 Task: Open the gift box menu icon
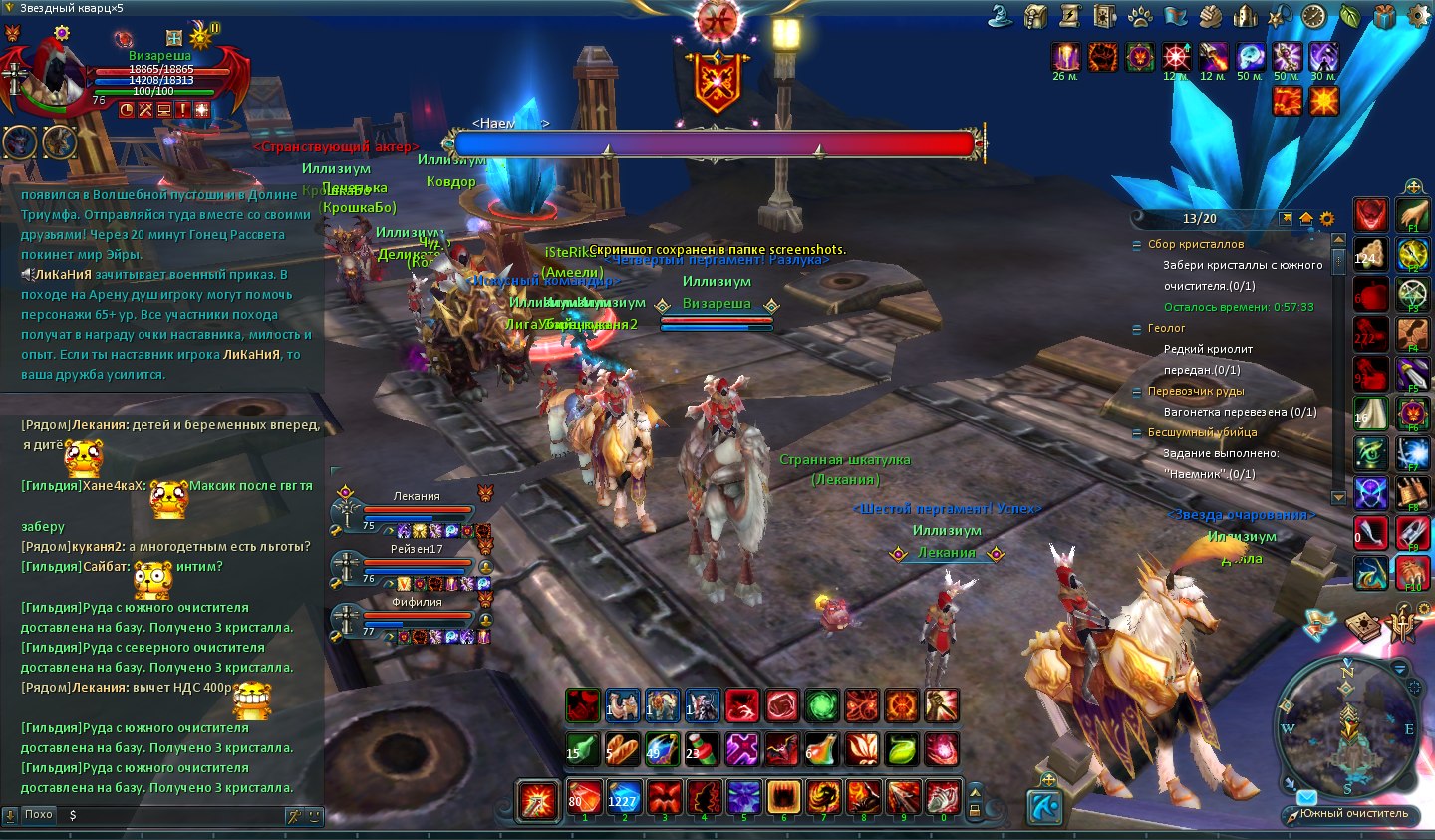[1384, 16]
